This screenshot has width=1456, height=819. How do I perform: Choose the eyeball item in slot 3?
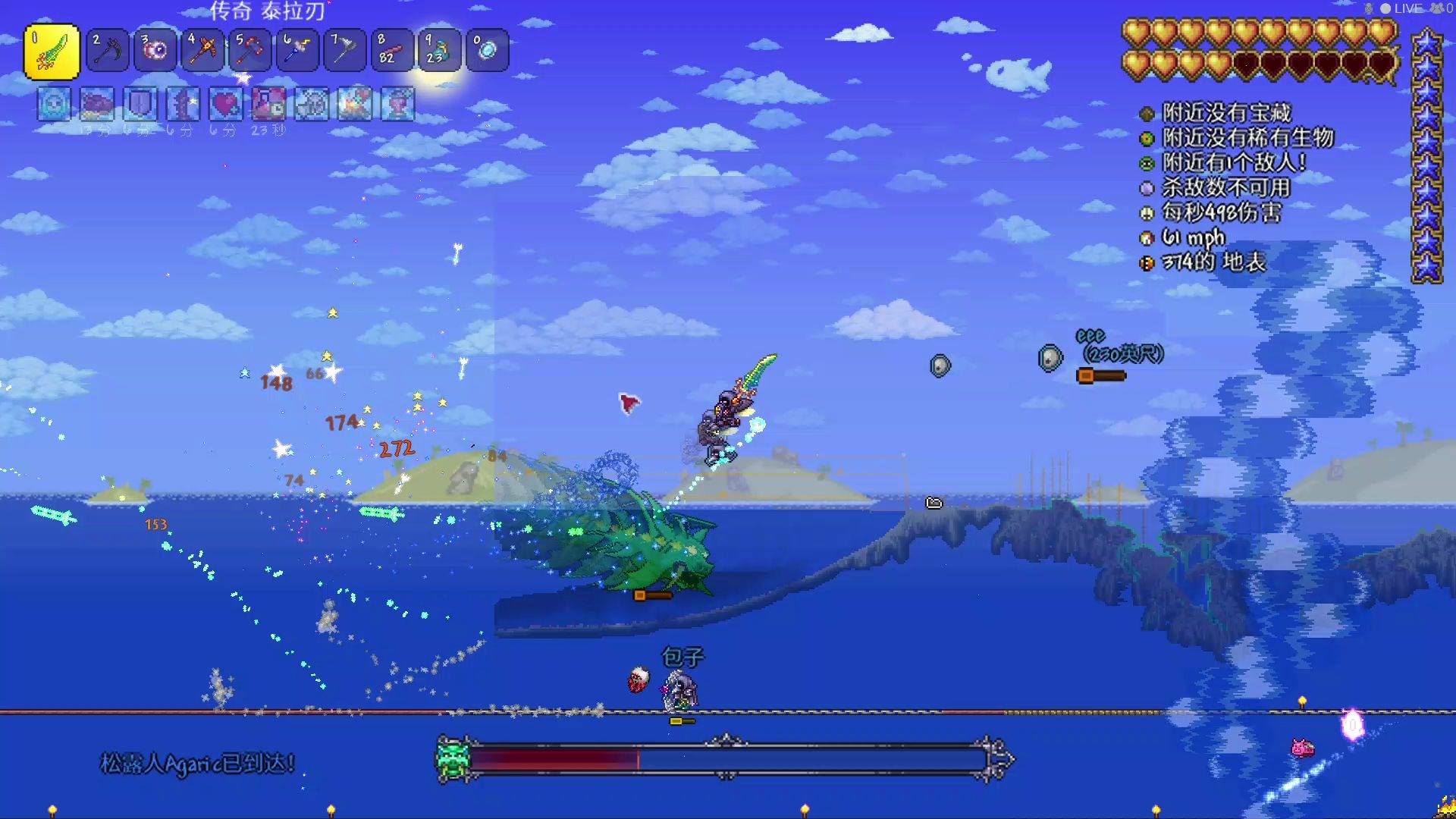(x=155, y=51)
